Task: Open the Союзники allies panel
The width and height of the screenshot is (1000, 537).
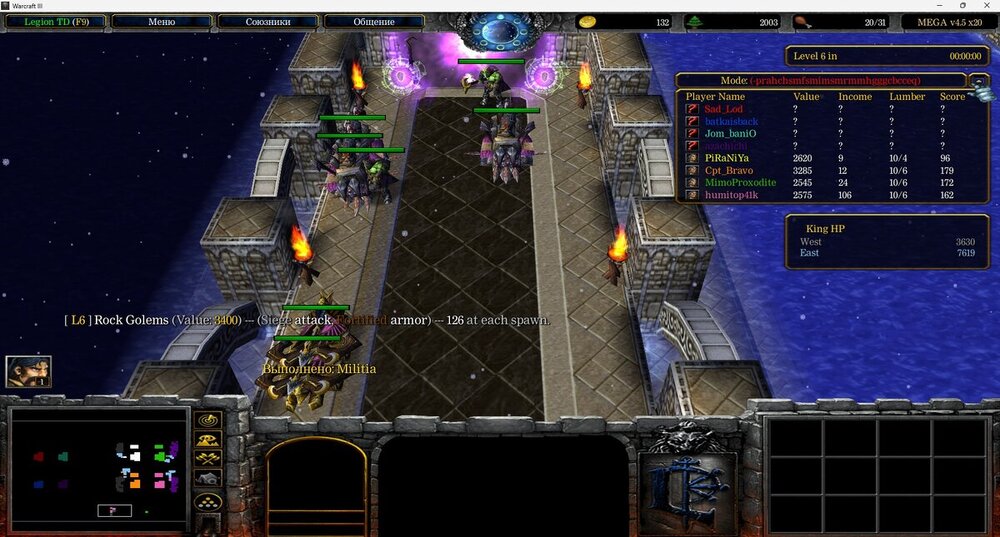Action: click(267, 21)
